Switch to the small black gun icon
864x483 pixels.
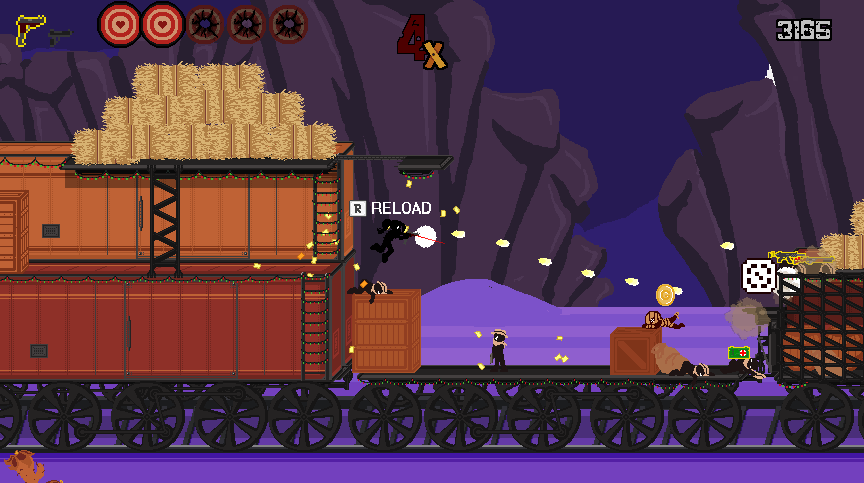60,36
